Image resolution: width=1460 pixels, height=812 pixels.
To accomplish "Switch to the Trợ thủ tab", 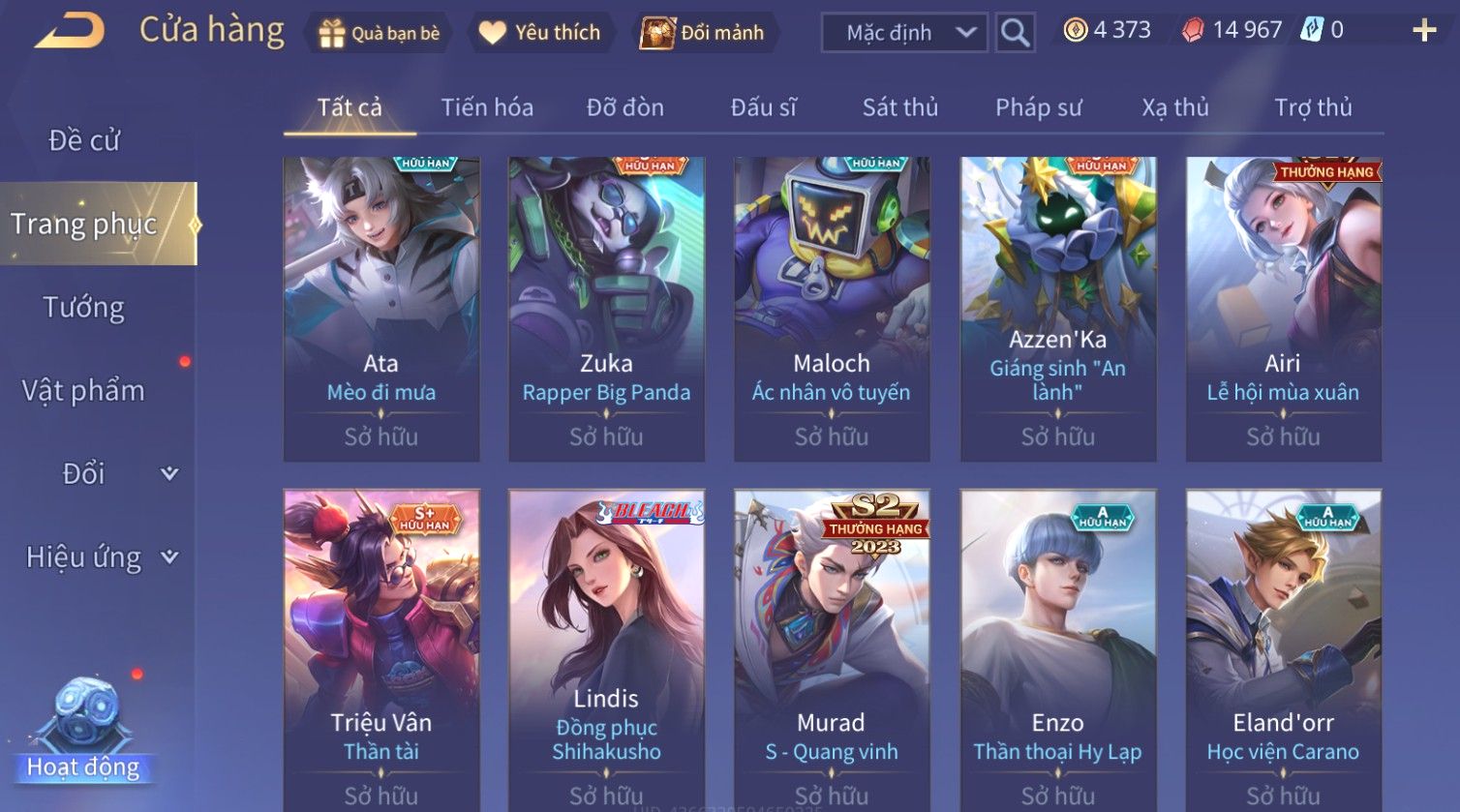I will pyautogui.click(x=1313, y=107).
